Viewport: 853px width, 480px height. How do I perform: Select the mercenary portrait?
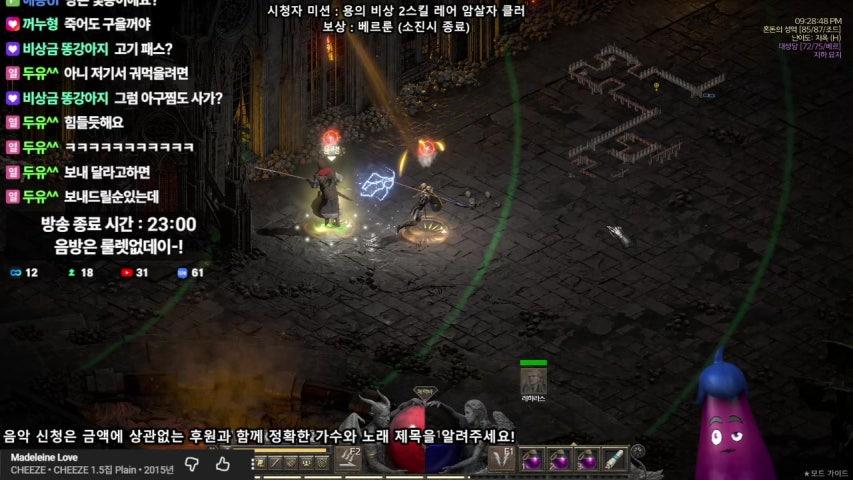[x=533, y=381]
